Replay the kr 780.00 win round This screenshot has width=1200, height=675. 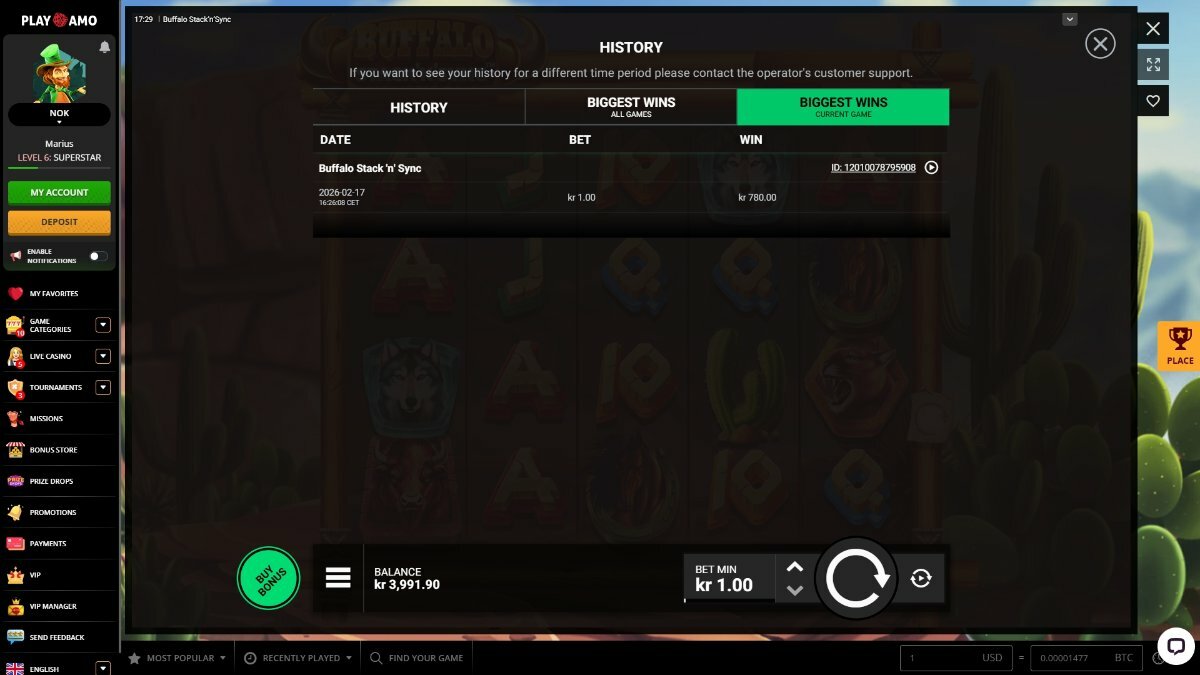pyautogui.click(x=931, y=168)
